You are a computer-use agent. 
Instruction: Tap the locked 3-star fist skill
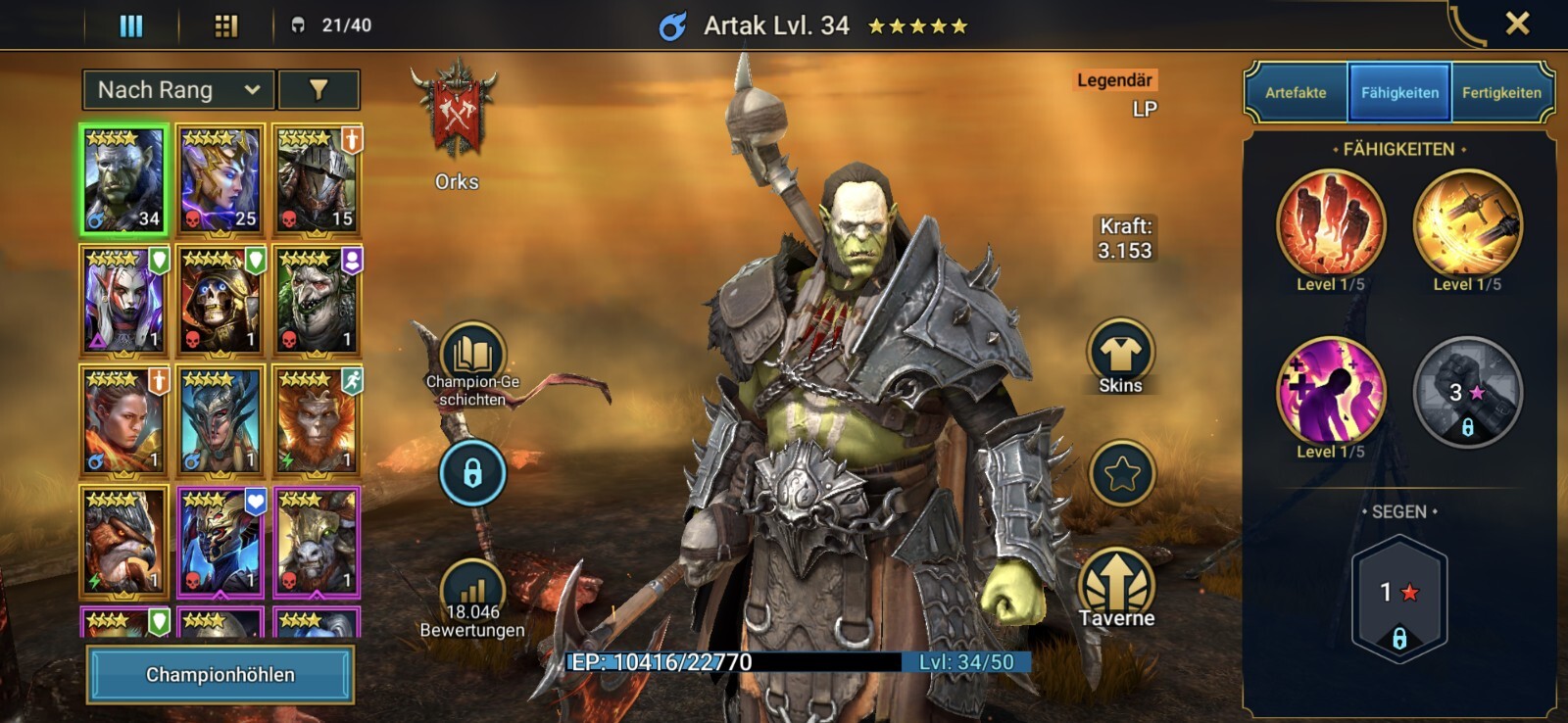[x=1467, y=392]
